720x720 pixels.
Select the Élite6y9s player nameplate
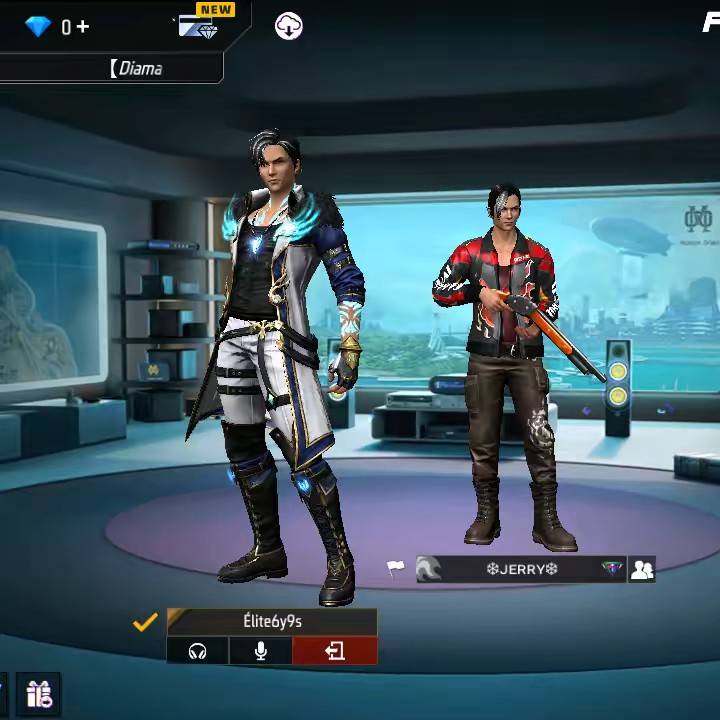[272, 621]
